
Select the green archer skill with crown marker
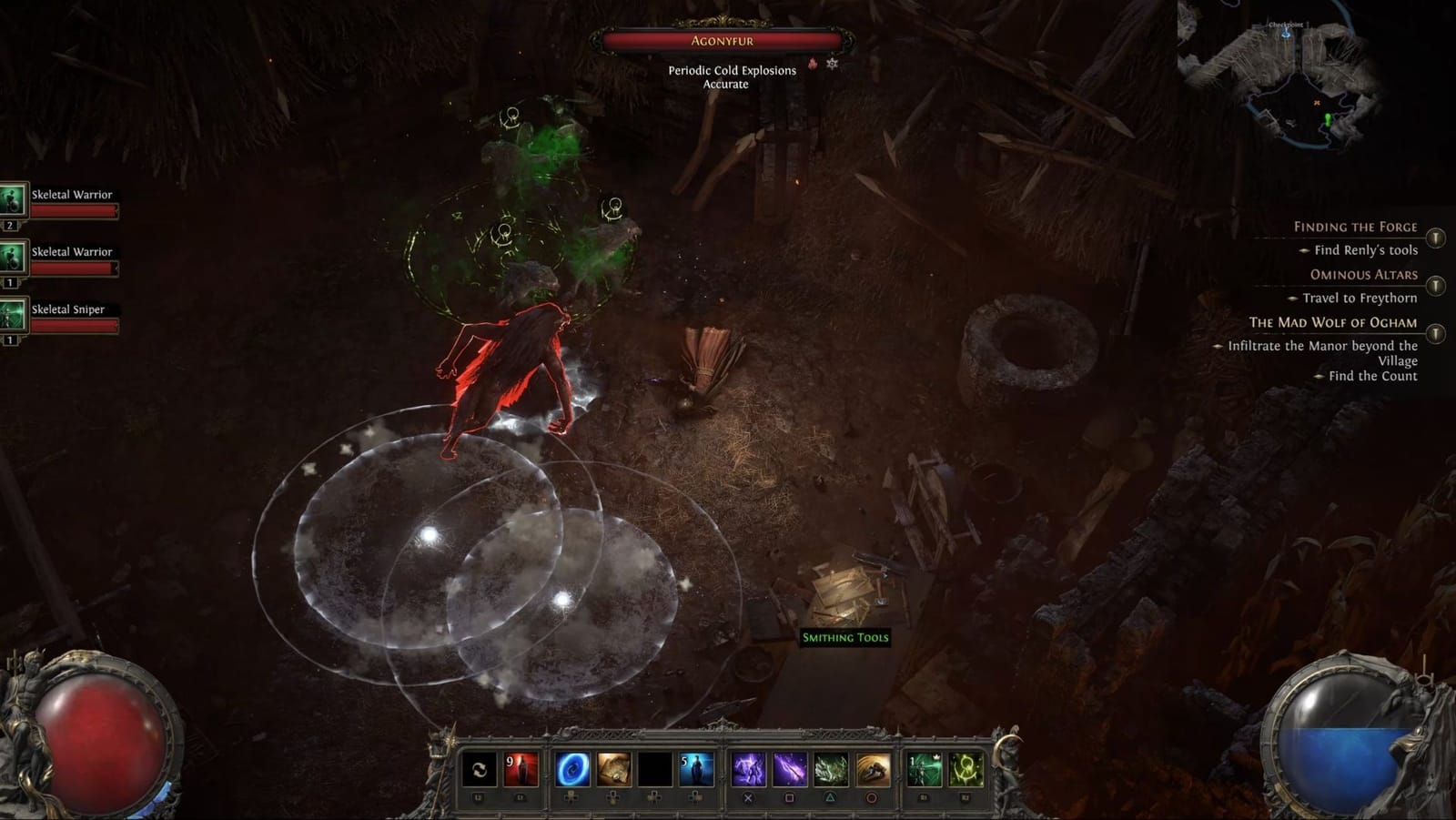point(923,768)
